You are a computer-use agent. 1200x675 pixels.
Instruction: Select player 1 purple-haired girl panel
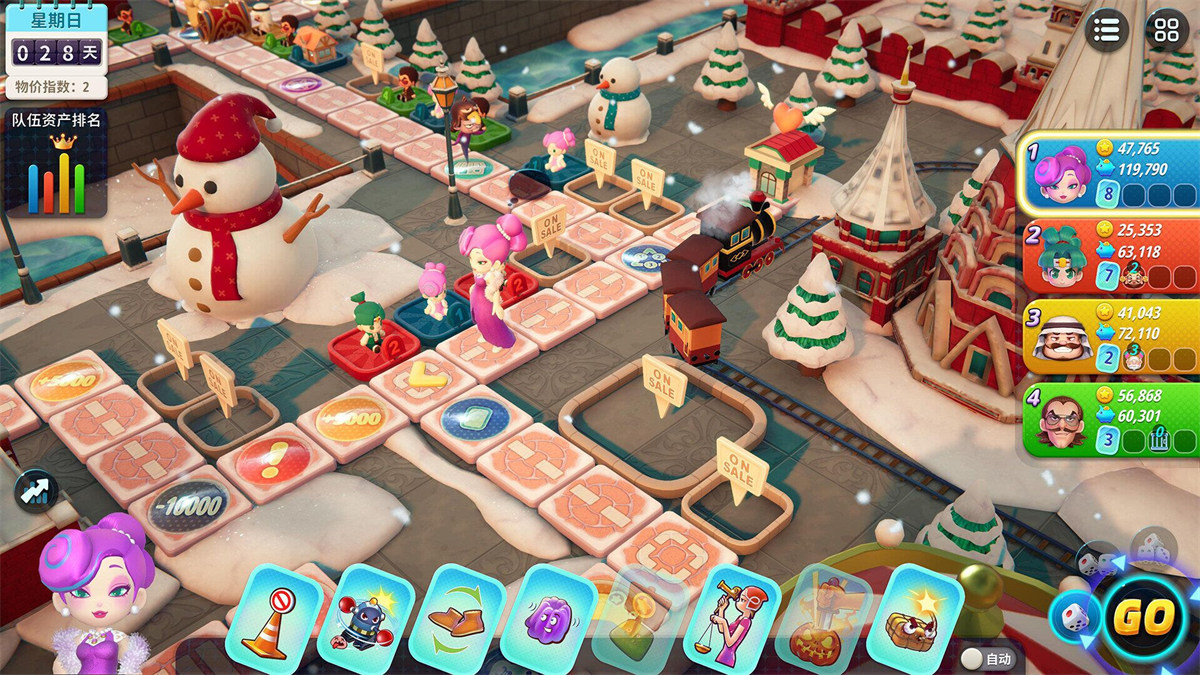click(1109, 172)
